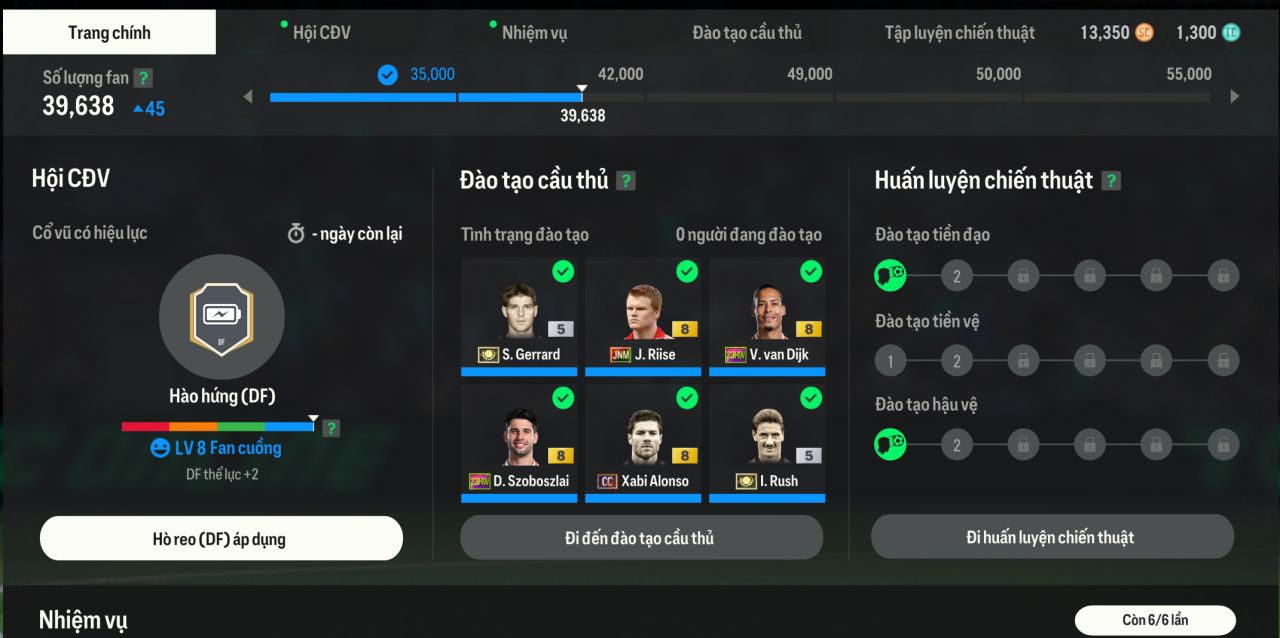Switch to the Hội CĐV tab

tap(321, 33)
